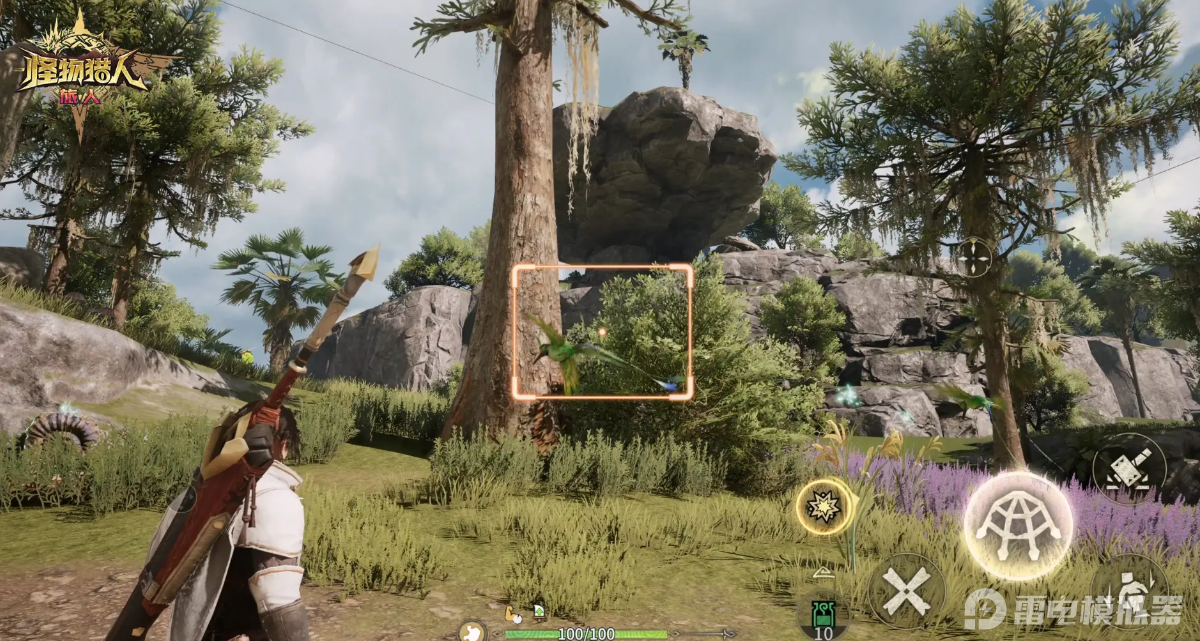1200x641 pixels.
Task: Tap the crossed-blades cancel button
Action: [906, 591]
